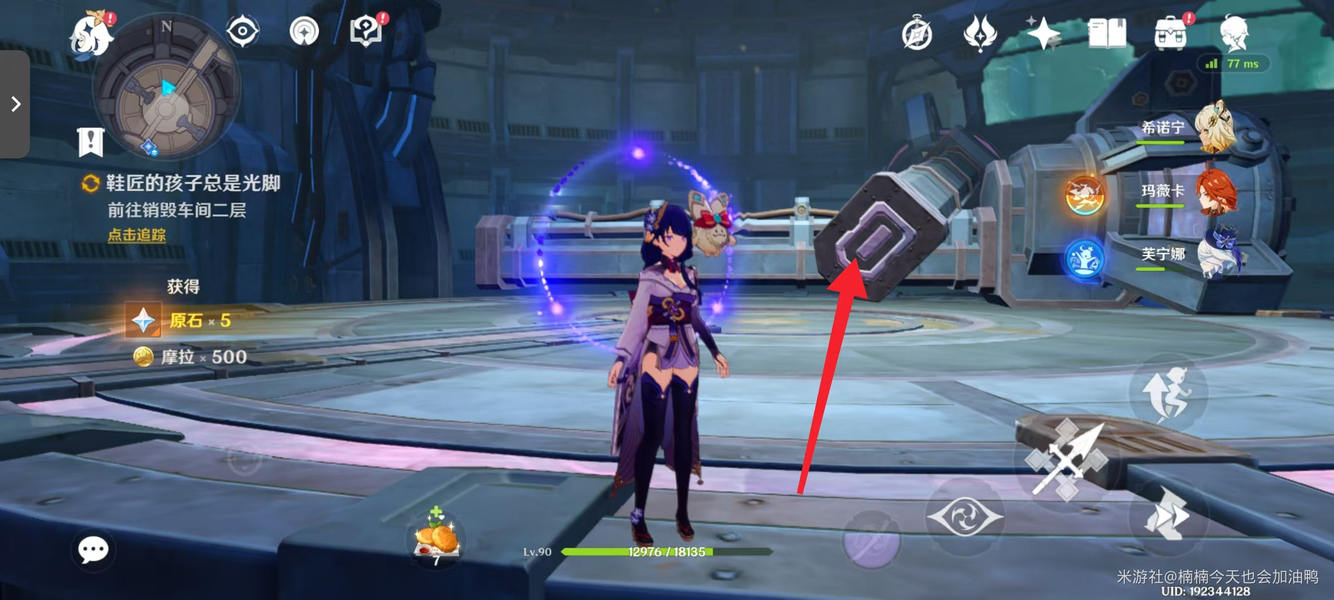Activate the eye-shaped elemental skill
The height and width of the screenshot is (600, 1334).
pos(964,517)
